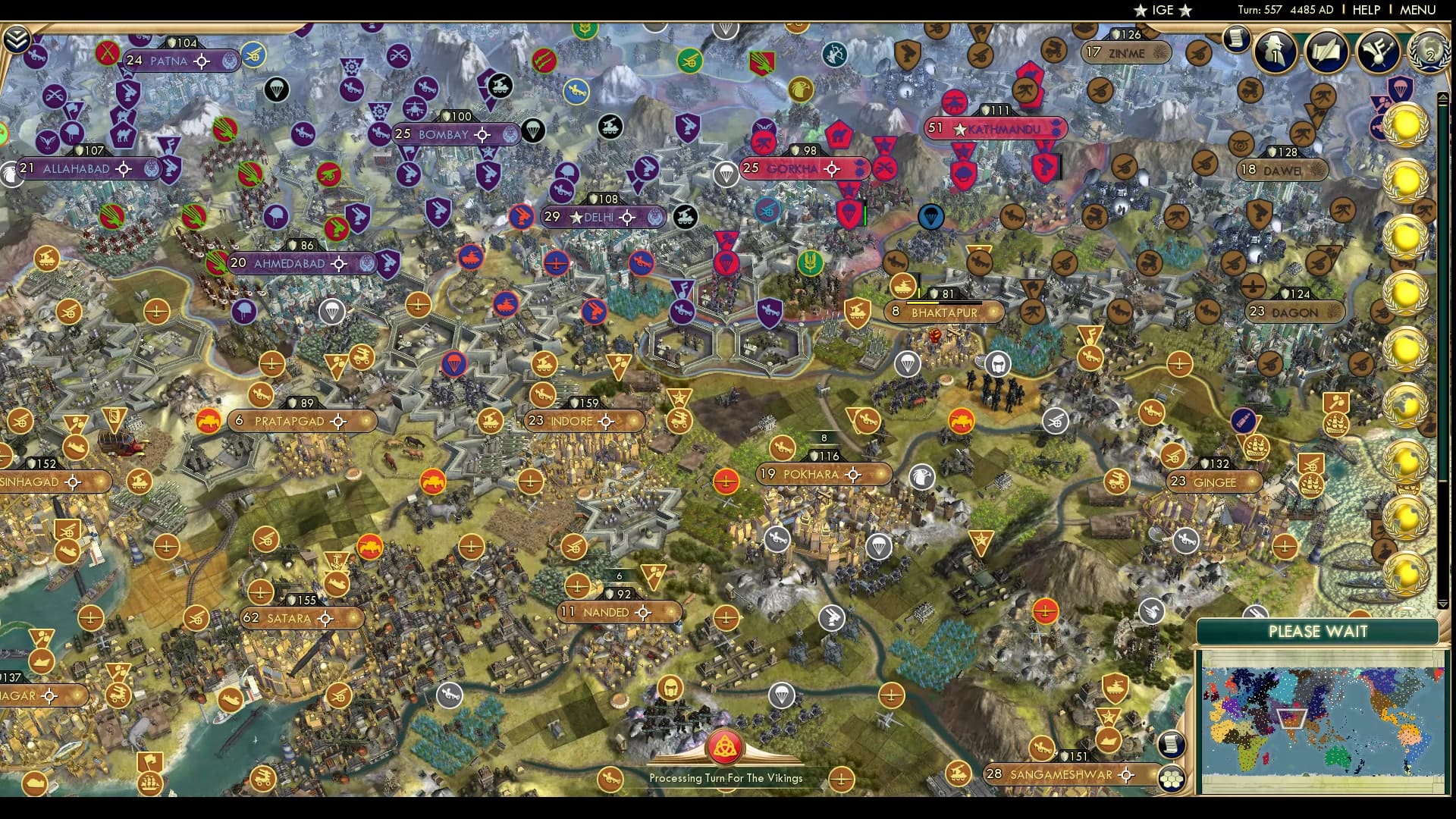Click the crosshair focus icon on Delhi's banner

(626, 217)
